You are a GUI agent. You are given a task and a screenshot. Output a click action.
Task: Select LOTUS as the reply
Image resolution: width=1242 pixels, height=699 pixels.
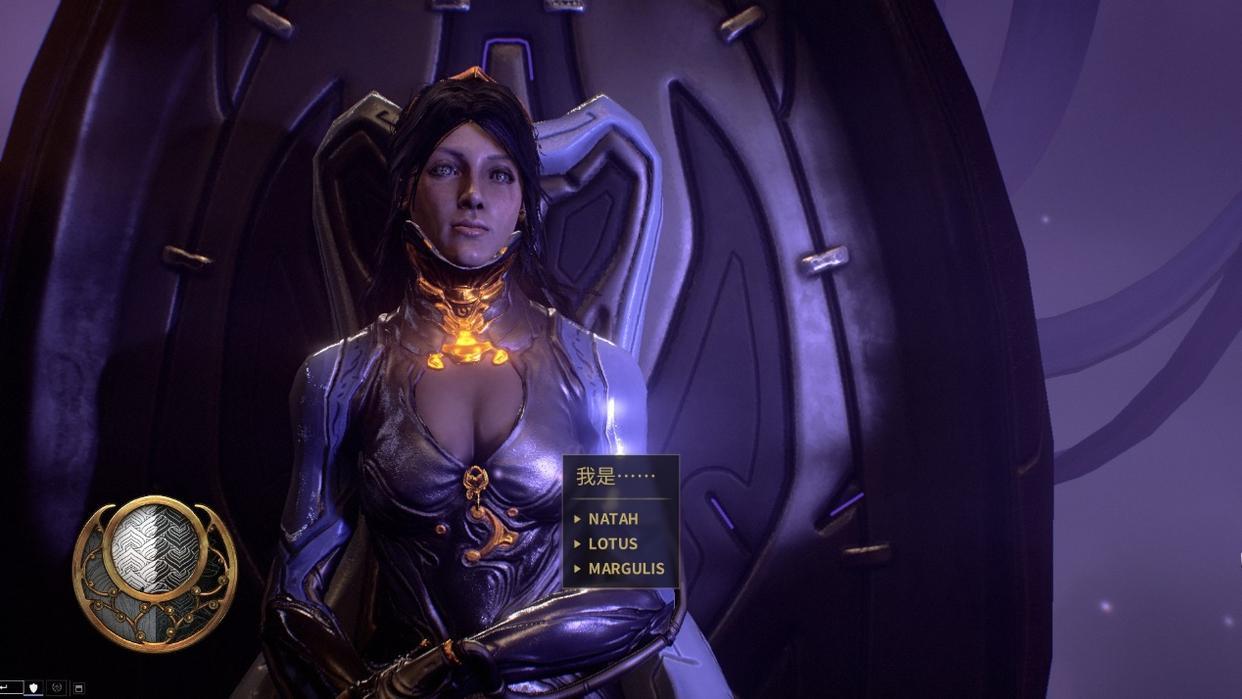click(x=613, y=544)
